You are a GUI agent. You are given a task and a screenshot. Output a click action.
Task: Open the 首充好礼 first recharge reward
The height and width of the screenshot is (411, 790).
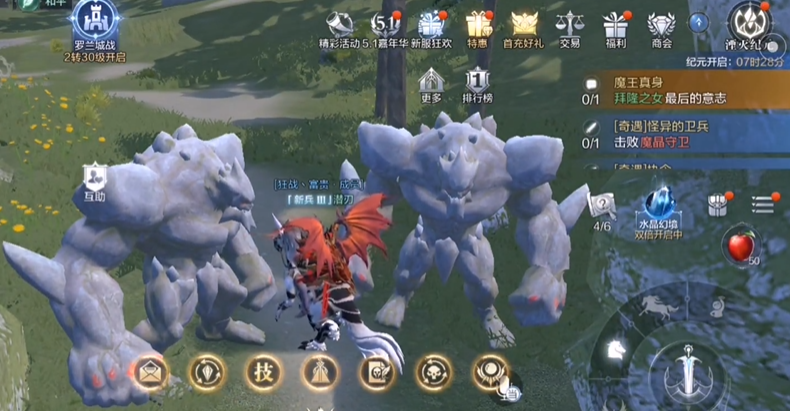[x=524, y=27]
